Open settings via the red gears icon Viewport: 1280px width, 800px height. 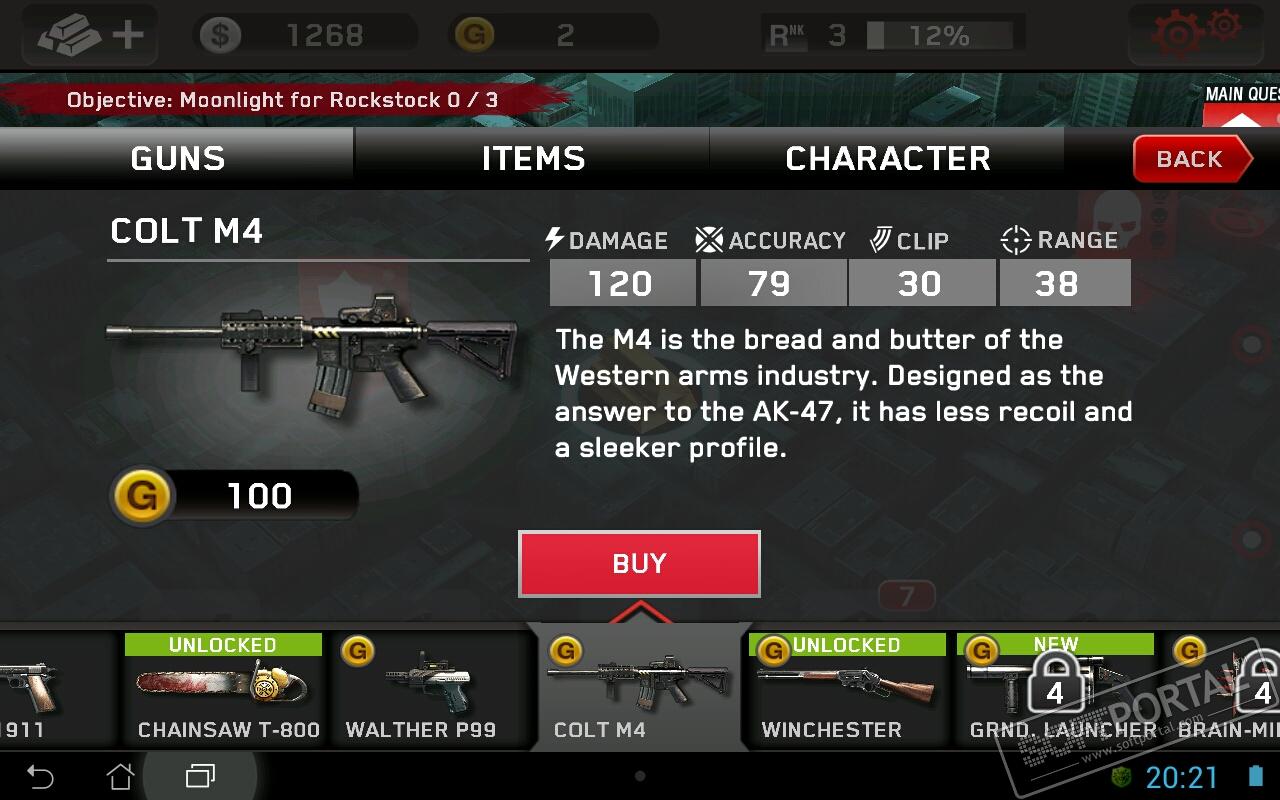point(1194,32)
